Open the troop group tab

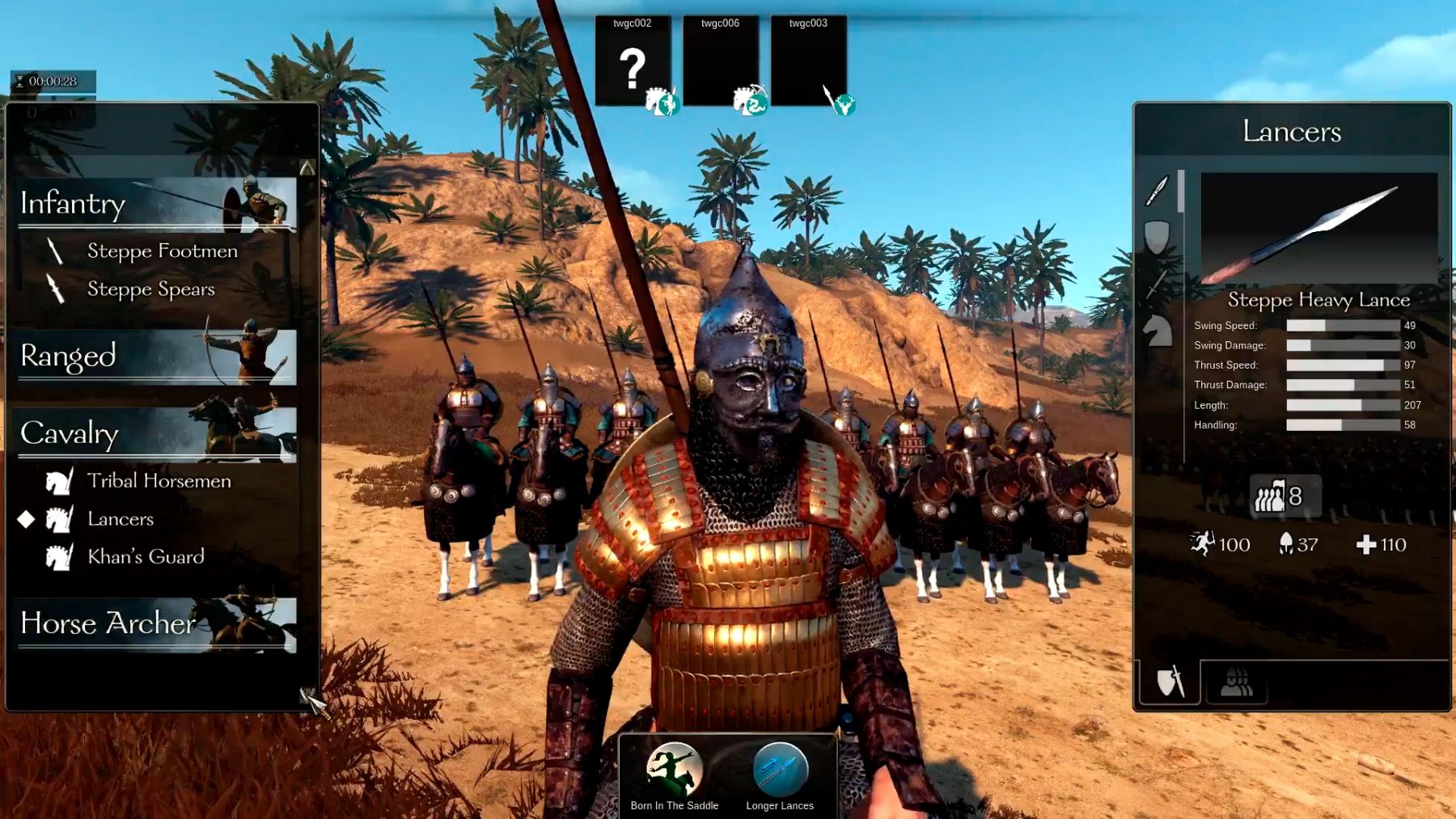[1236, 682]
